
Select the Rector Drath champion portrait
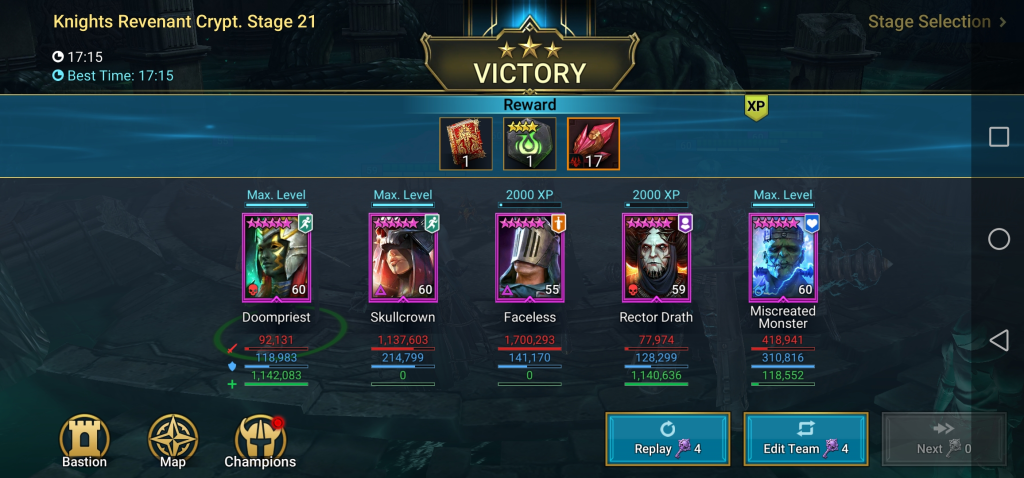coord(656,257)
